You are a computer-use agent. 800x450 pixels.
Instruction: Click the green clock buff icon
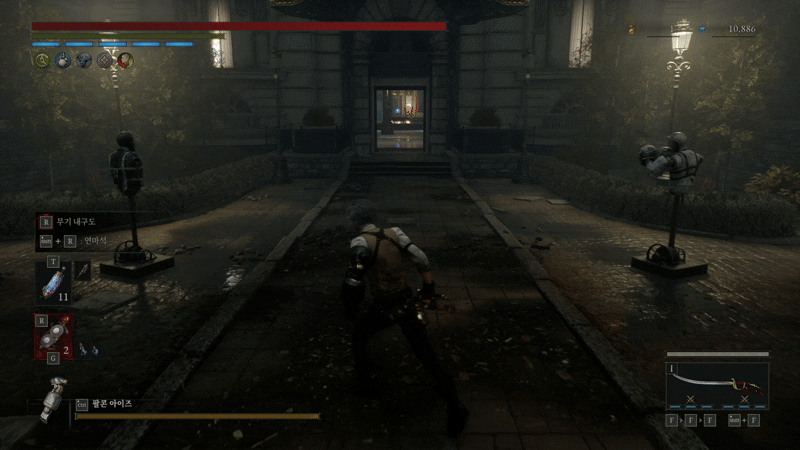tap(41, 60)
